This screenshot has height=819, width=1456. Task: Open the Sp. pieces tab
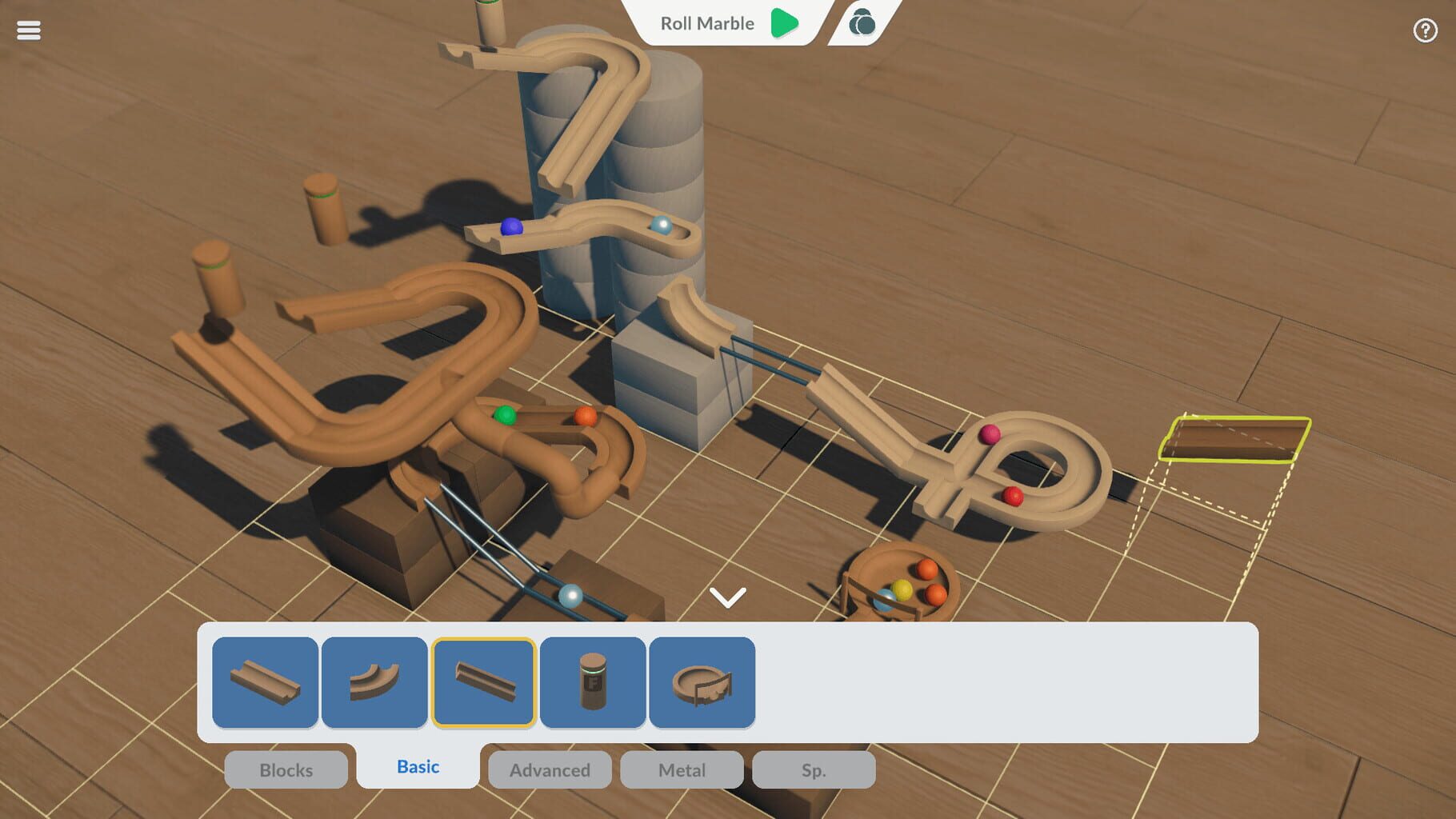[x=813, y=769]
